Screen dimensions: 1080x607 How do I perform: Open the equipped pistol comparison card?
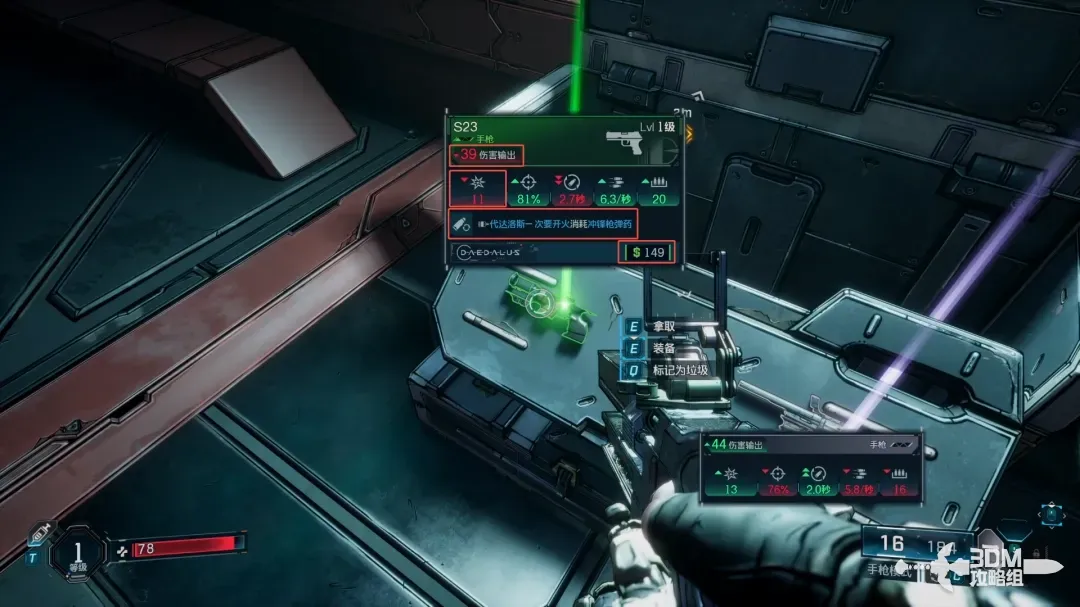810,467
